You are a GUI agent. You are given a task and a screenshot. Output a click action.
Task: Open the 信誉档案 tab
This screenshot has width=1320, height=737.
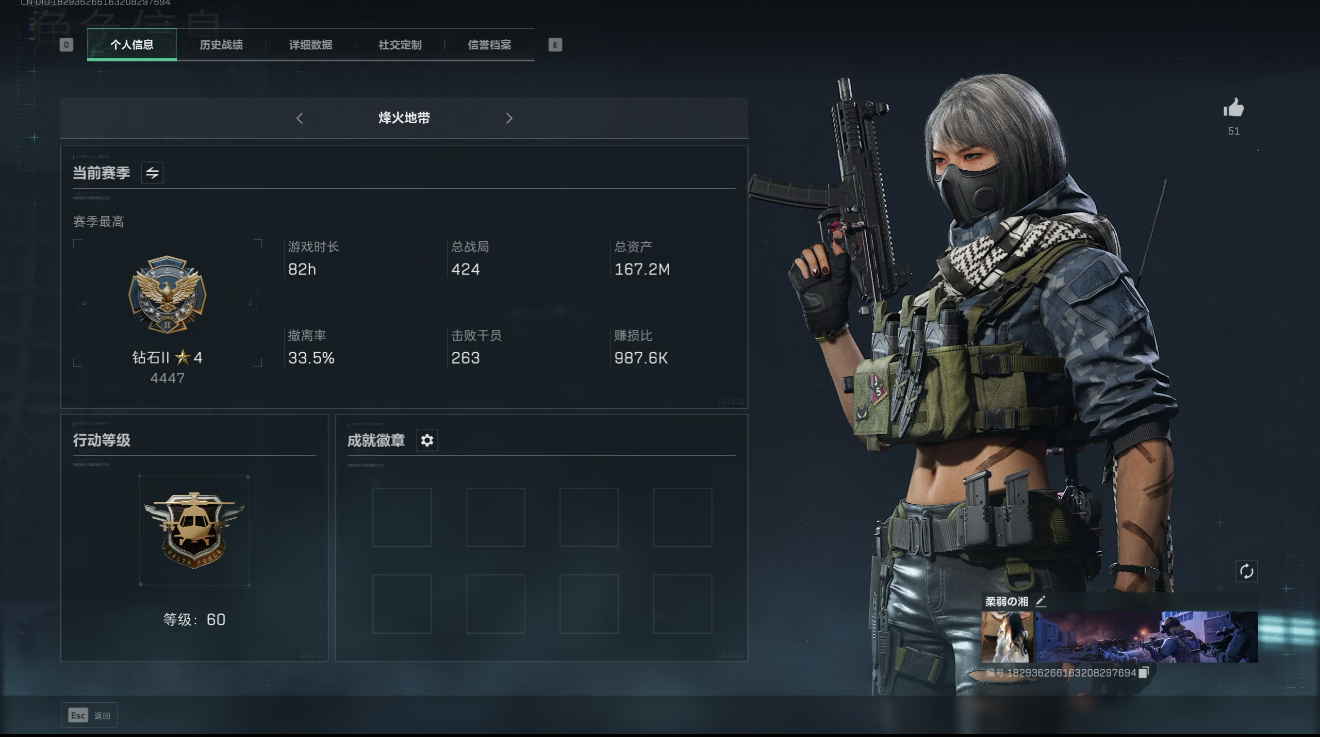[489, 45]
